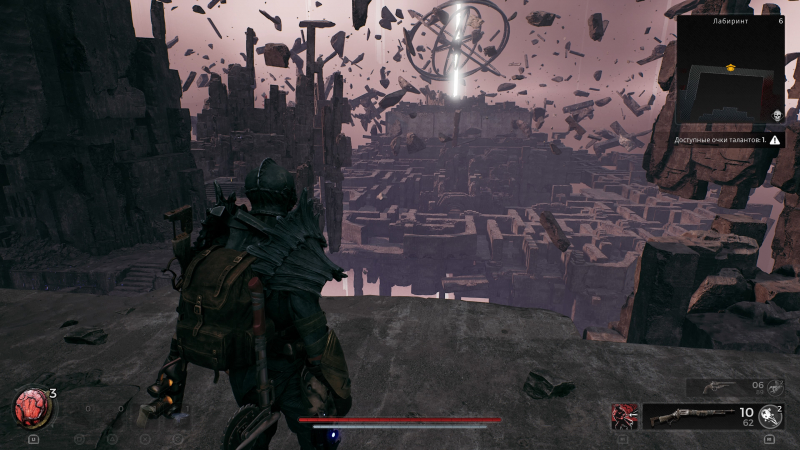Image resolution: width=800 pixels, height=450 pixels.
Task: Click the skull marker on the minimap
Action: (x=776, y=116)
